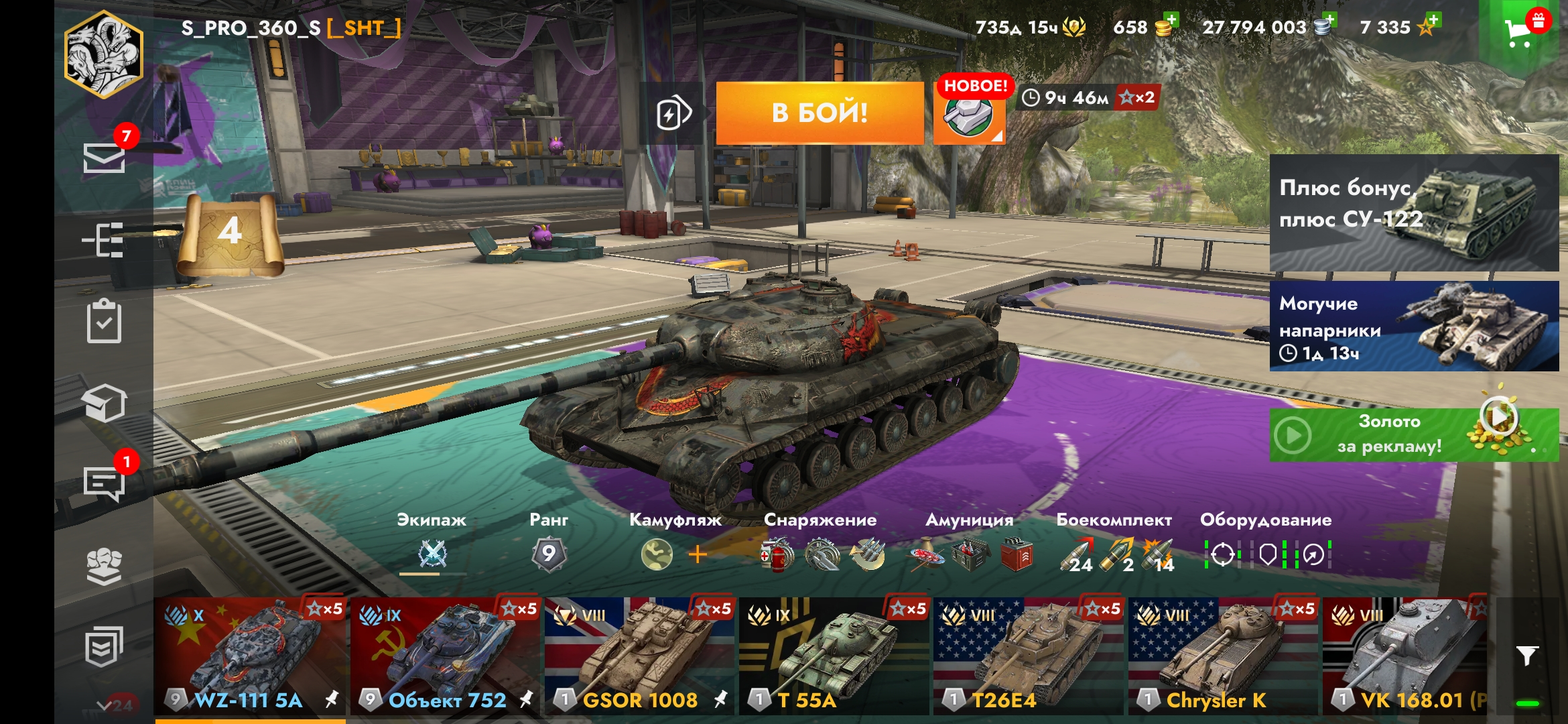The height and width of the screenshot is (724, 1568).
Task: Pick the Chrysler K tank
Action: 1222,657
